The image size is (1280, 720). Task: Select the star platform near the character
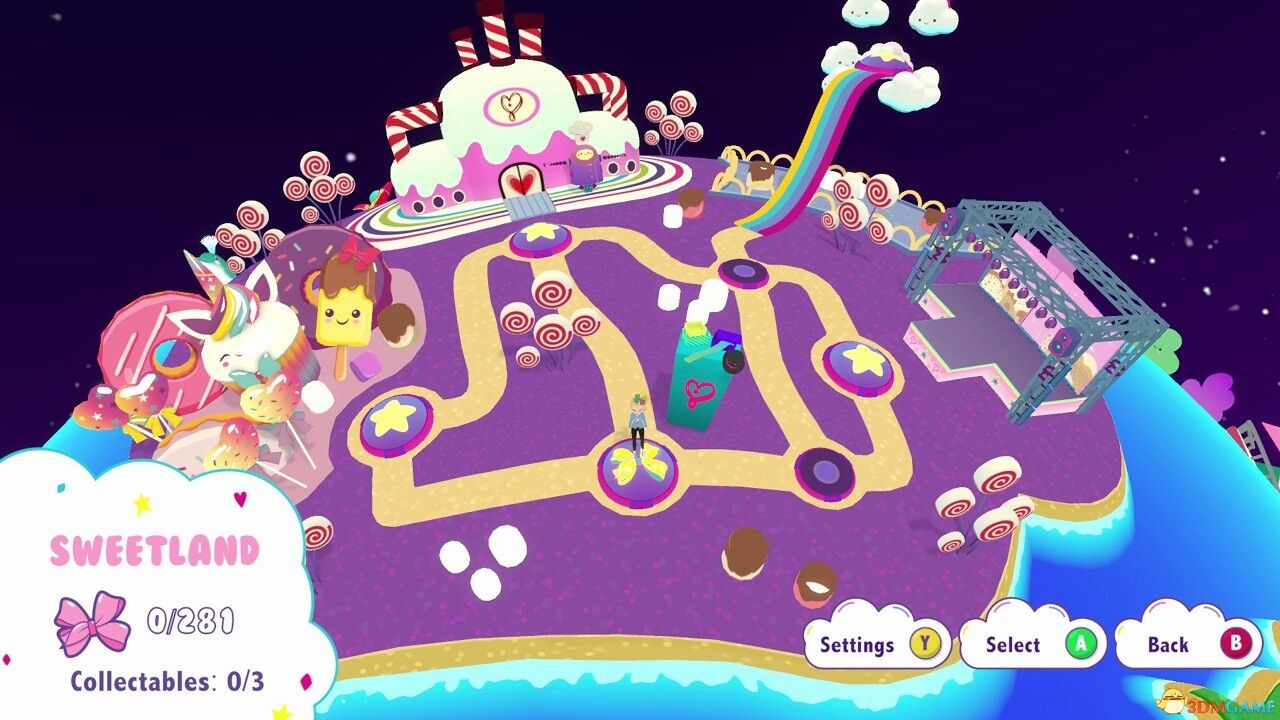(x=540, y=240)
